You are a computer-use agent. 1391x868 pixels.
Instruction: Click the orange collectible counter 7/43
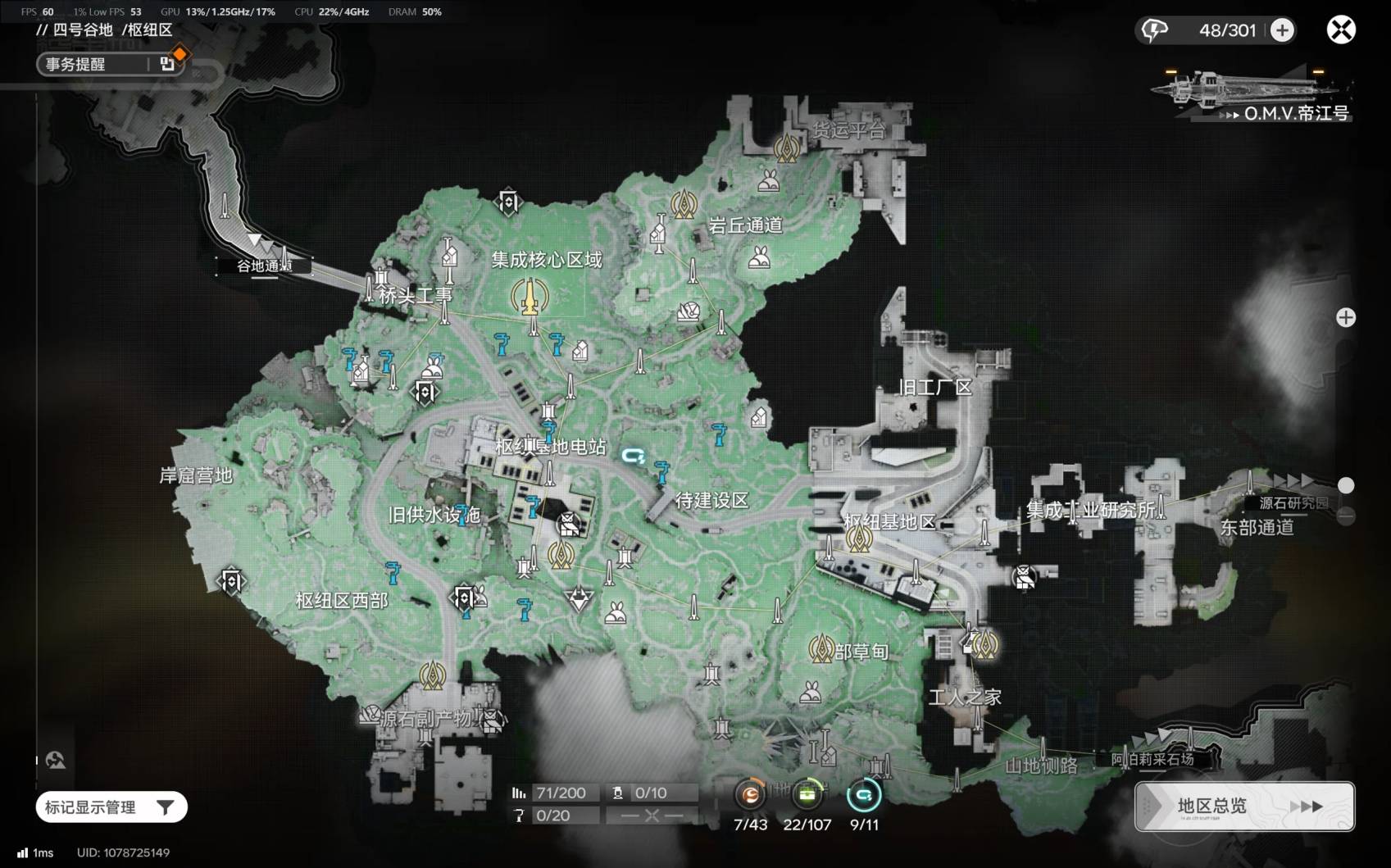coord(750,794)
